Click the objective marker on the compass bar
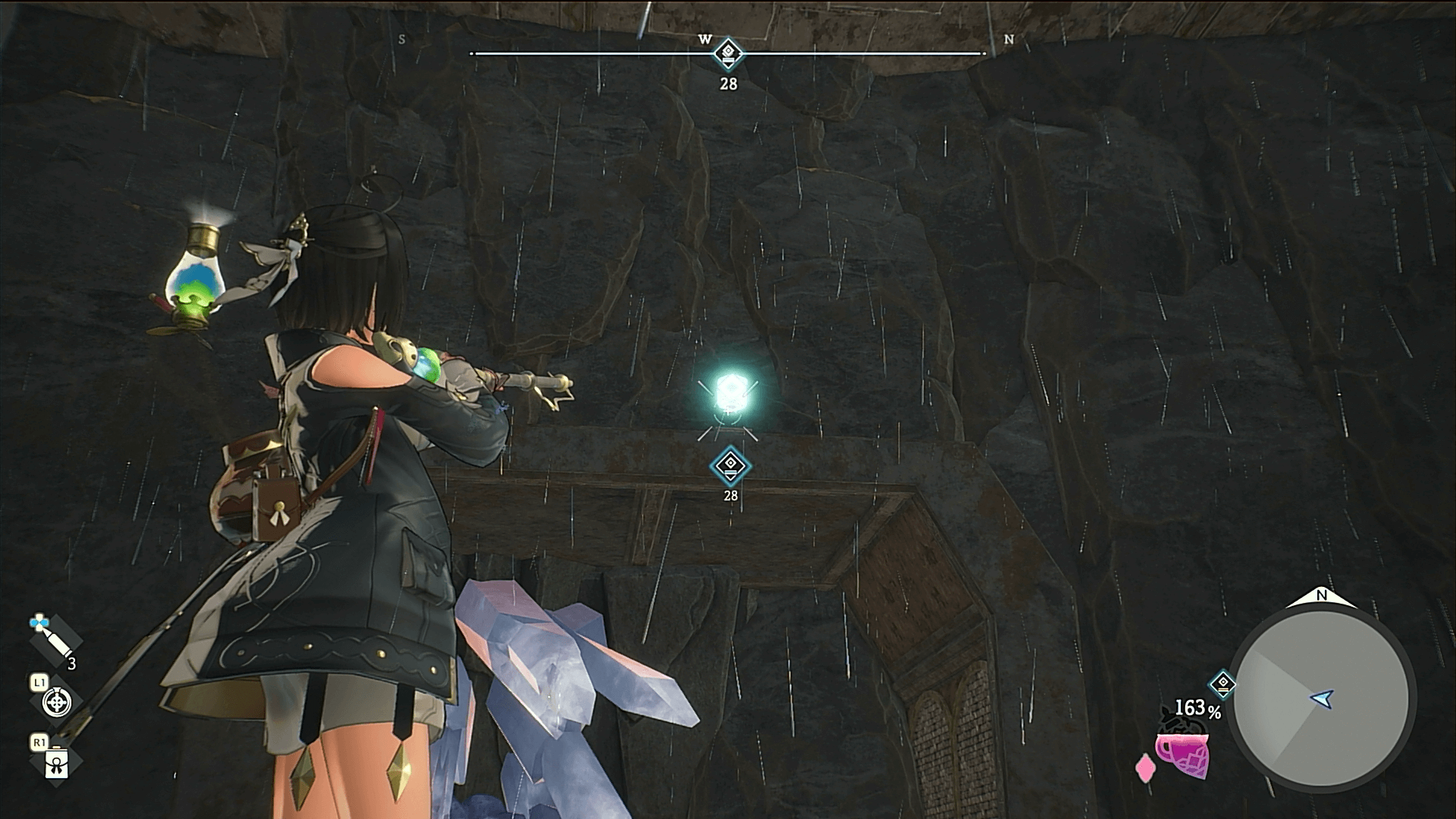 tap(728, 53)
